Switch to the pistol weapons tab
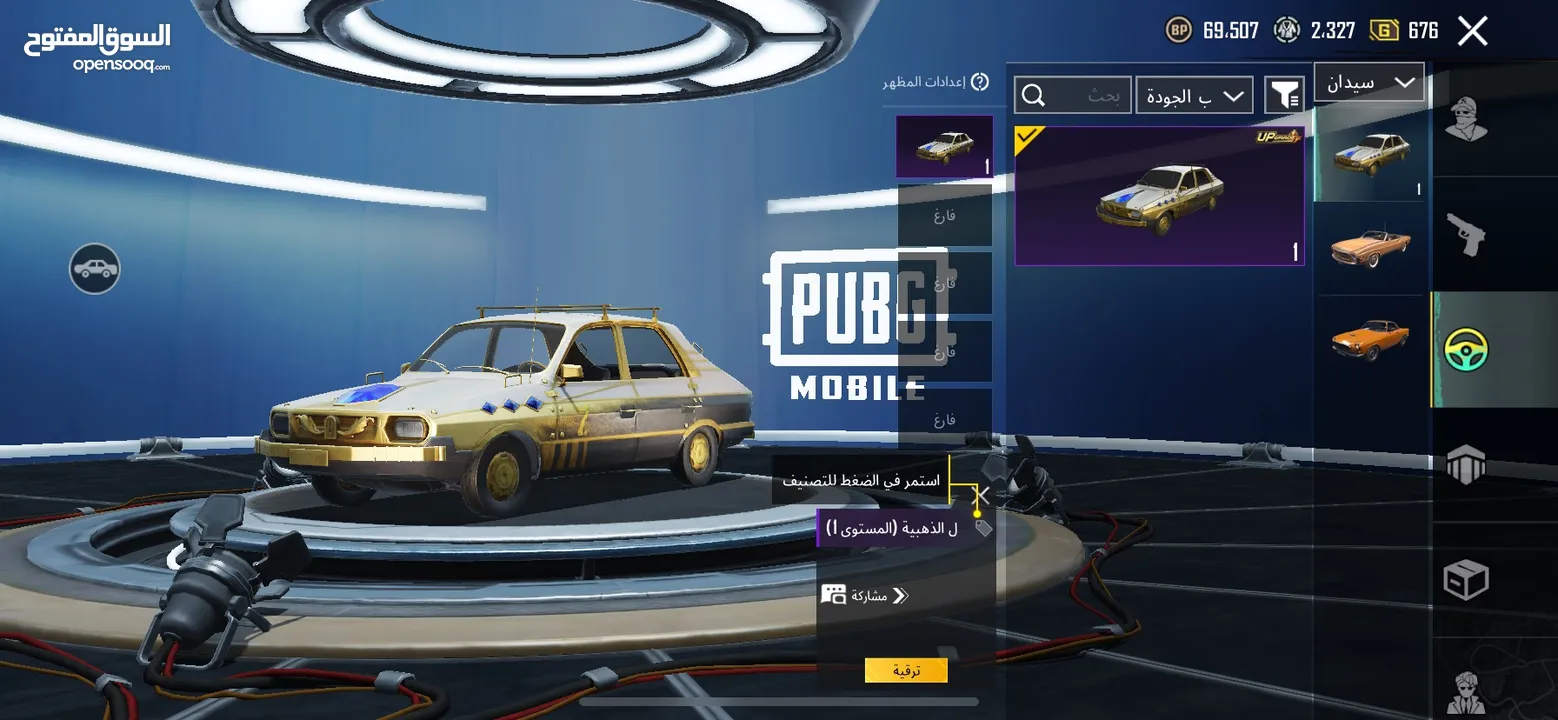 point(1466,234)
